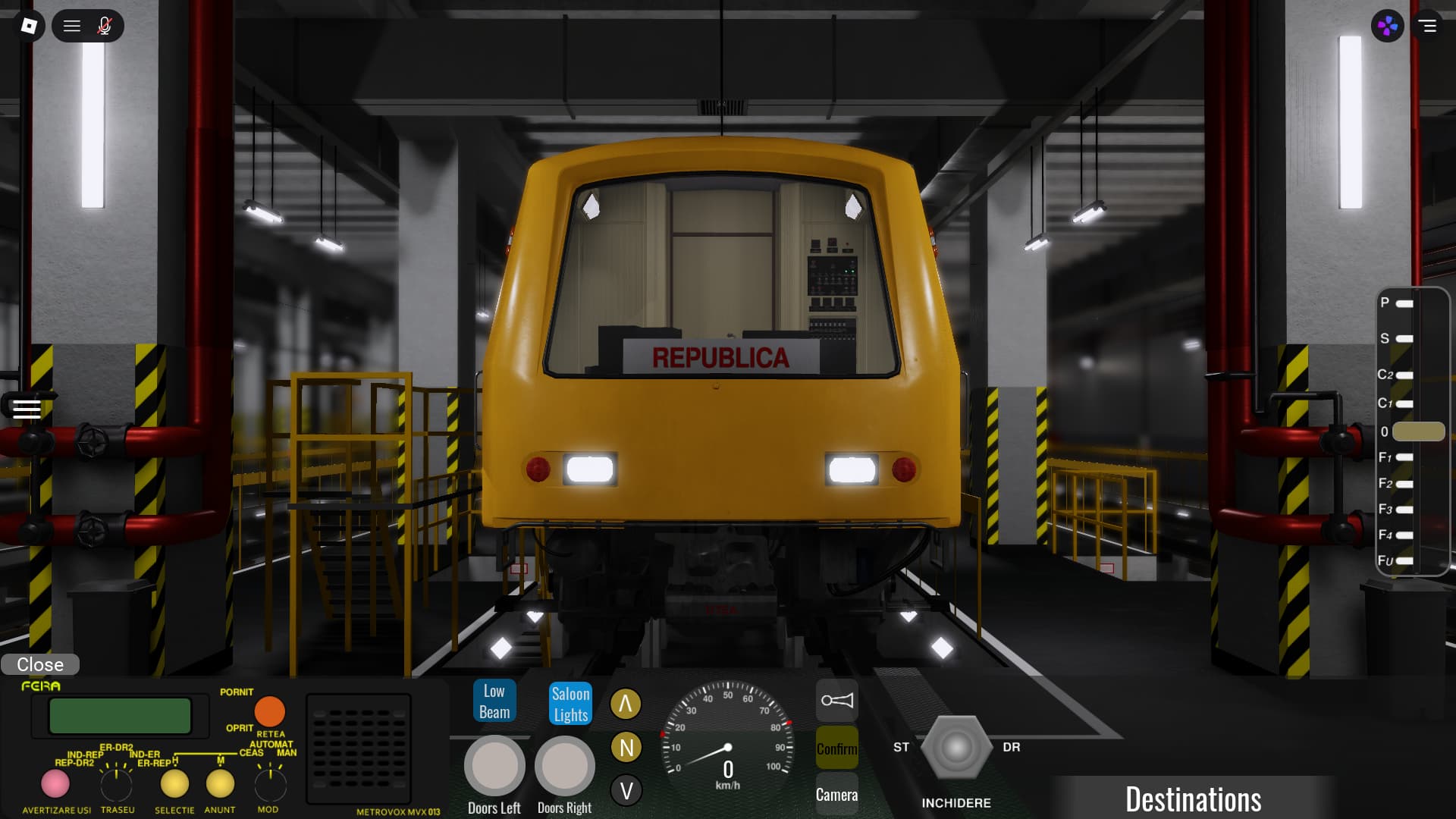Open the right doors
Image resolution: width=1456 pixels, height=819 pixels.
point(565,766)
